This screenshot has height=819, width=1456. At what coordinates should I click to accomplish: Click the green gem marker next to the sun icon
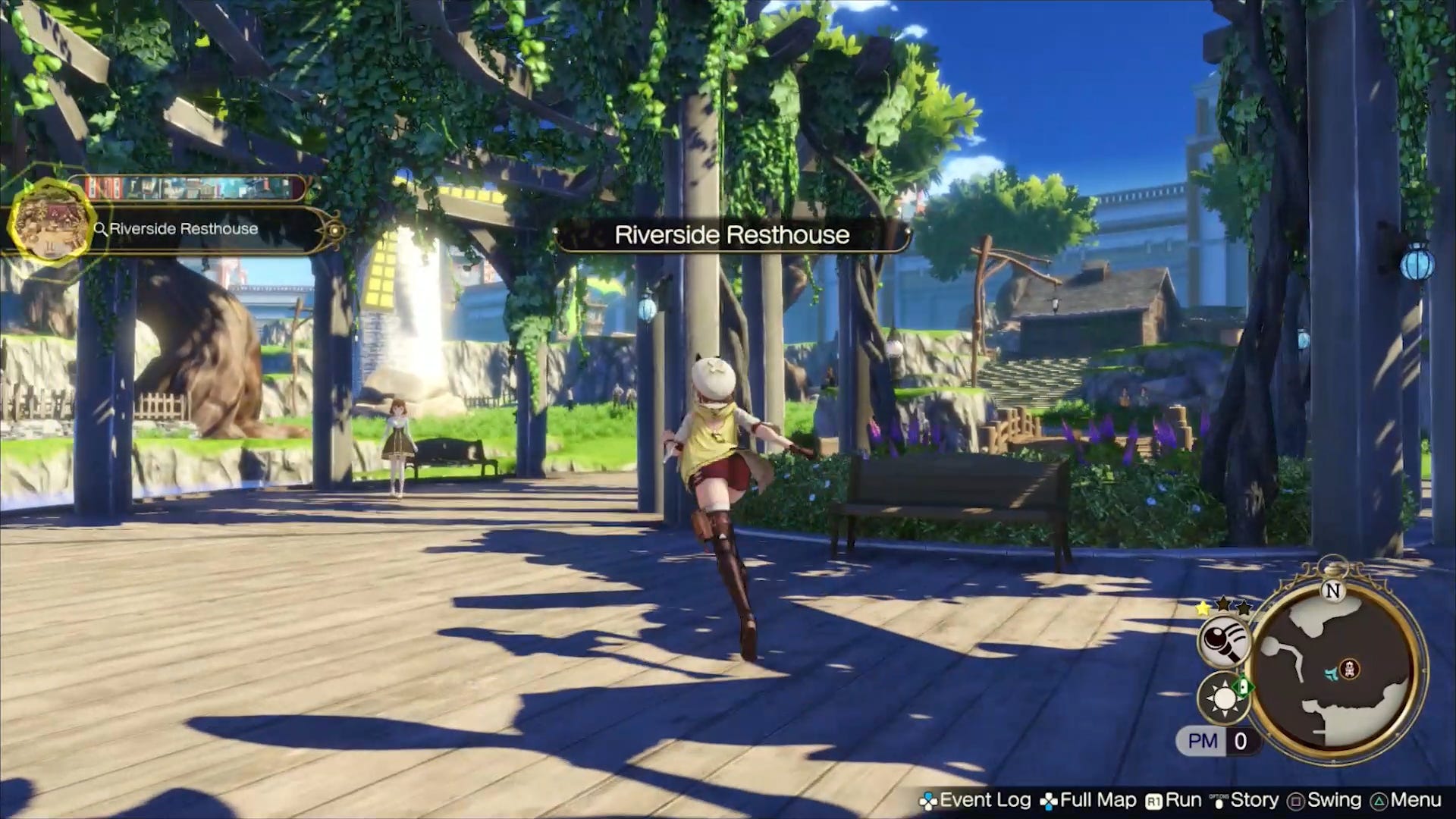coord(1244,687)
